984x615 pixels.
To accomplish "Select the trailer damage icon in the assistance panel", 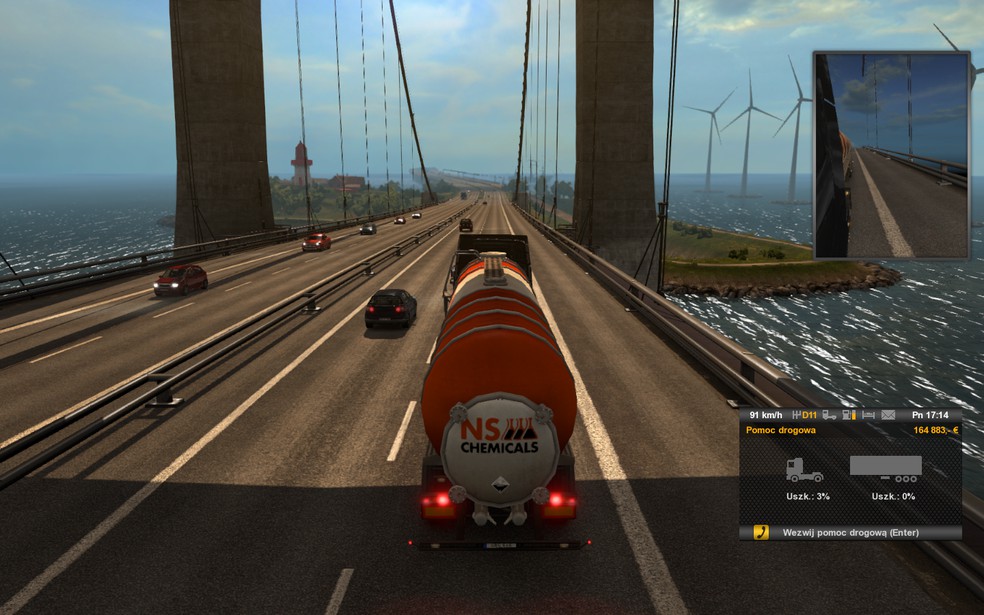I will tap(885, 468).
